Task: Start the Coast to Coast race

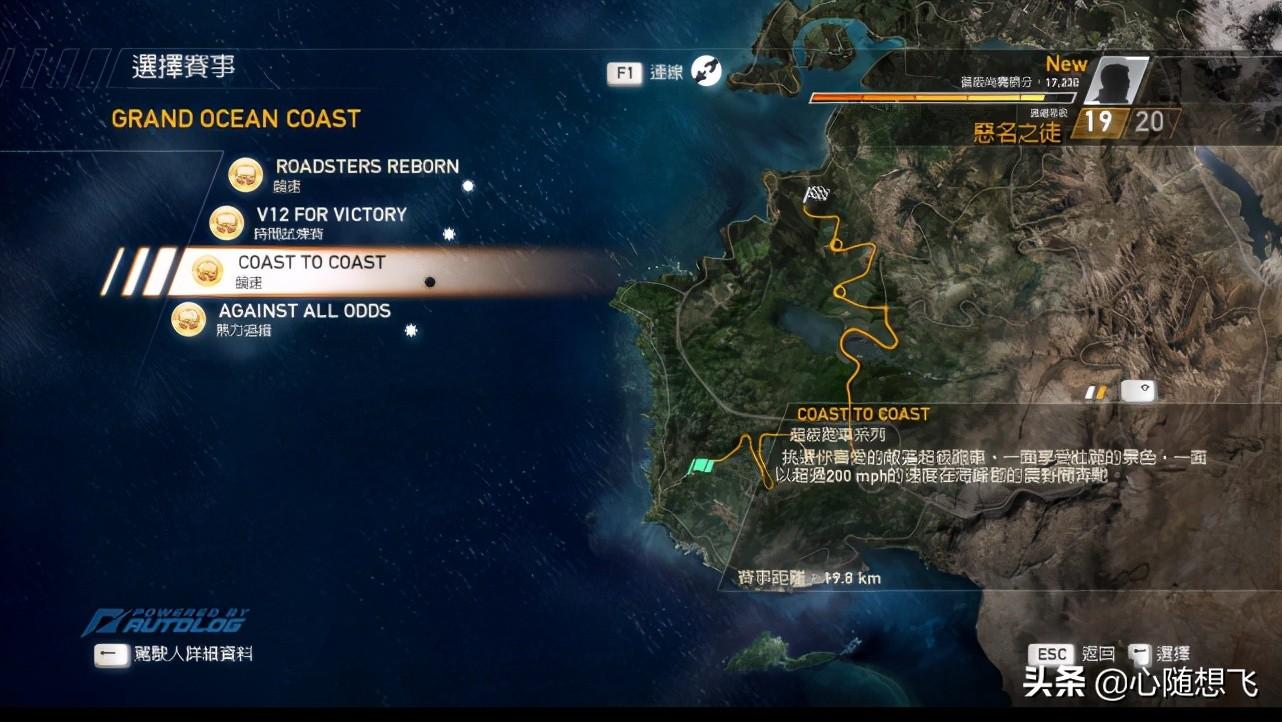Action: (x=311, y=263)
